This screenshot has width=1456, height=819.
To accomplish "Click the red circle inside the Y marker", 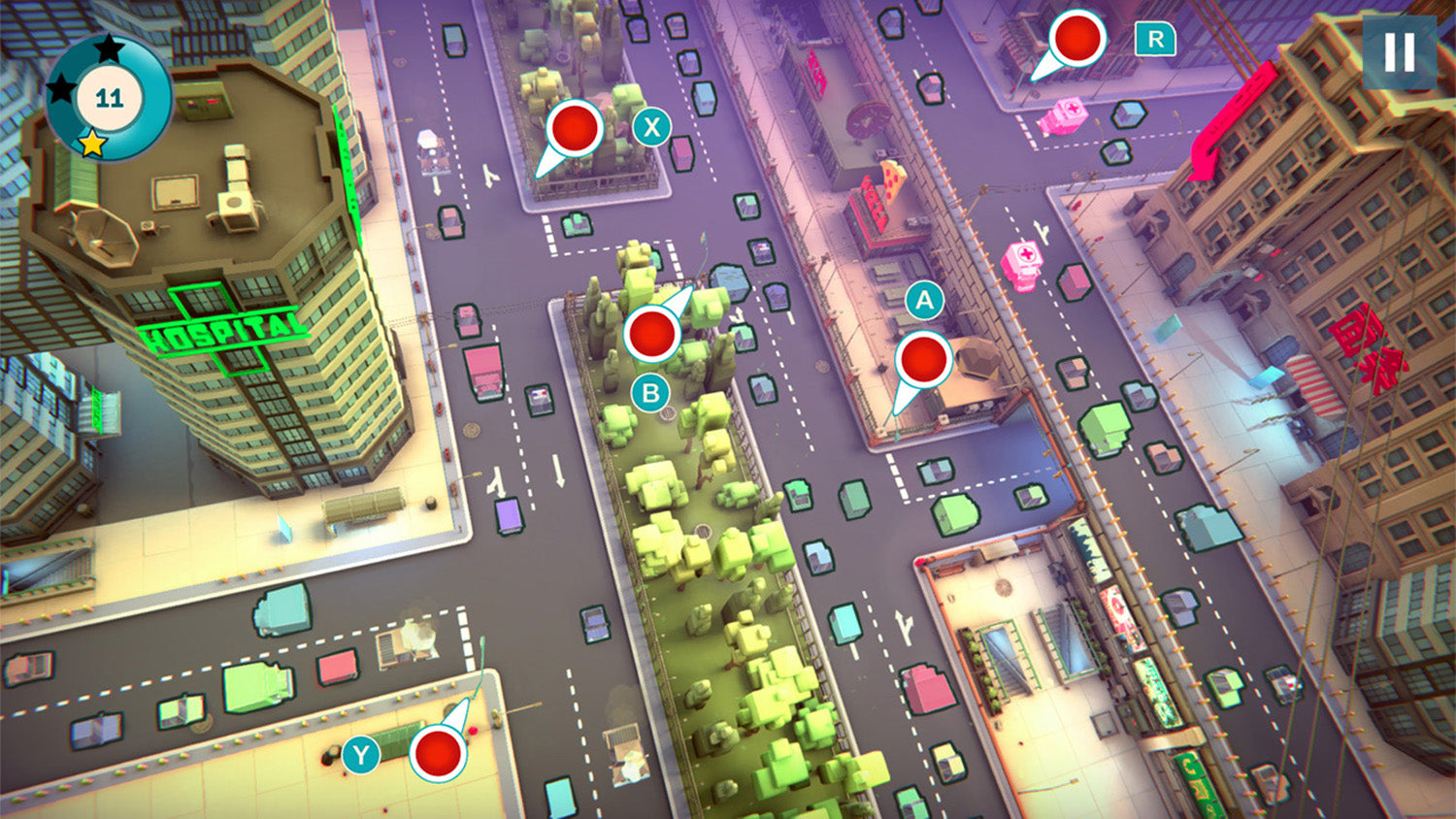I will pyautogui.click(x=439, y=752).
